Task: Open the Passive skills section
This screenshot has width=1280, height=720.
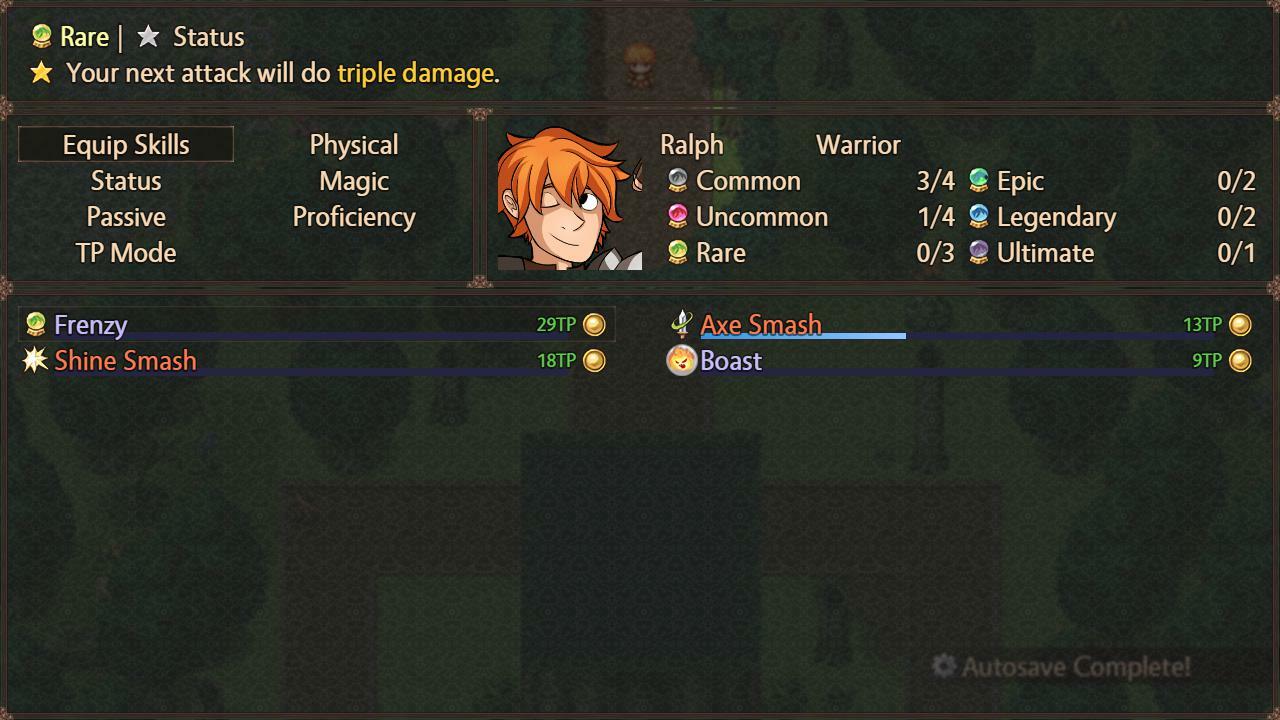Action: 126,217
